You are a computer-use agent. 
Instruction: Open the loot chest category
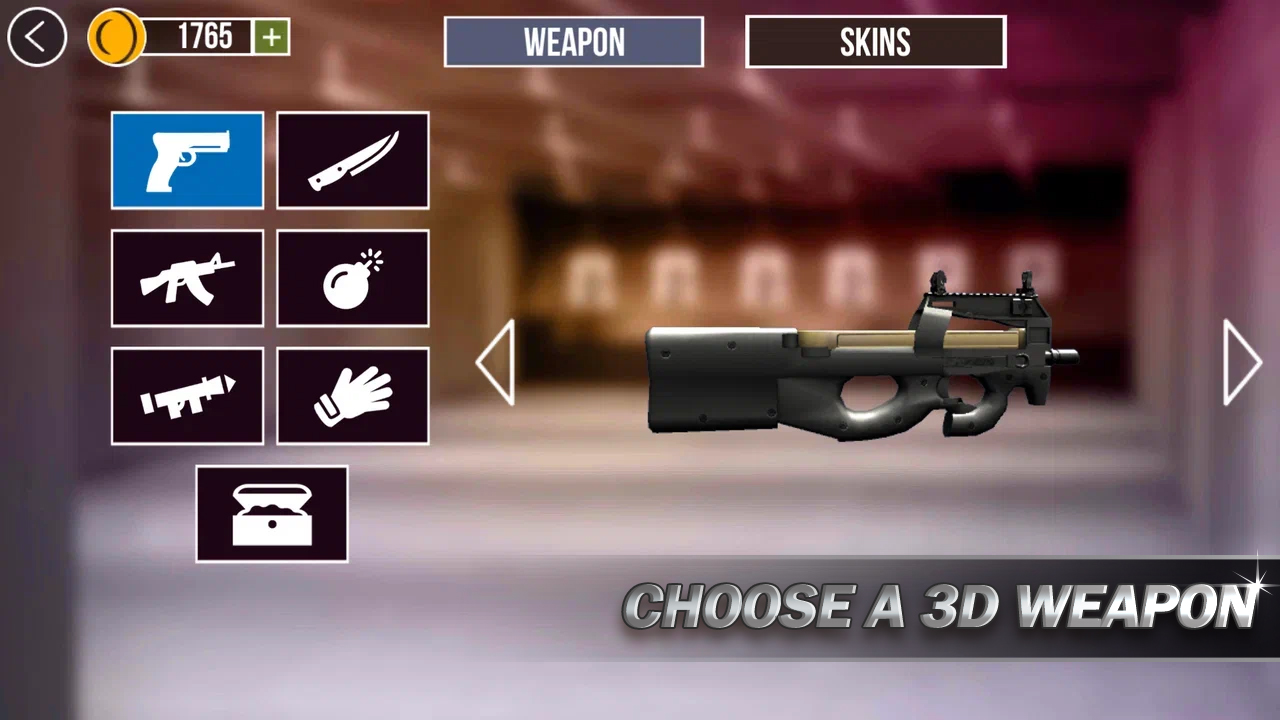[x=271, y=513]
